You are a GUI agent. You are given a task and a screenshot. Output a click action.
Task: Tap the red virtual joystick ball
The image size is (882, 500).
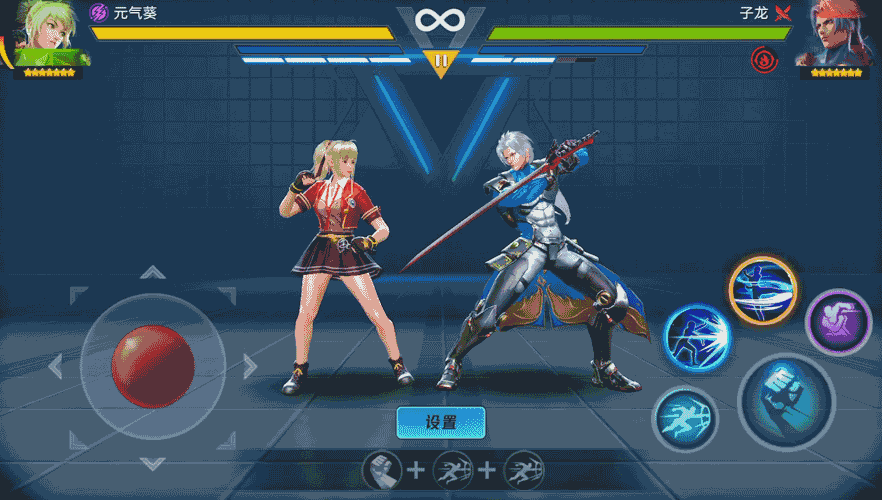pos(152,365)
